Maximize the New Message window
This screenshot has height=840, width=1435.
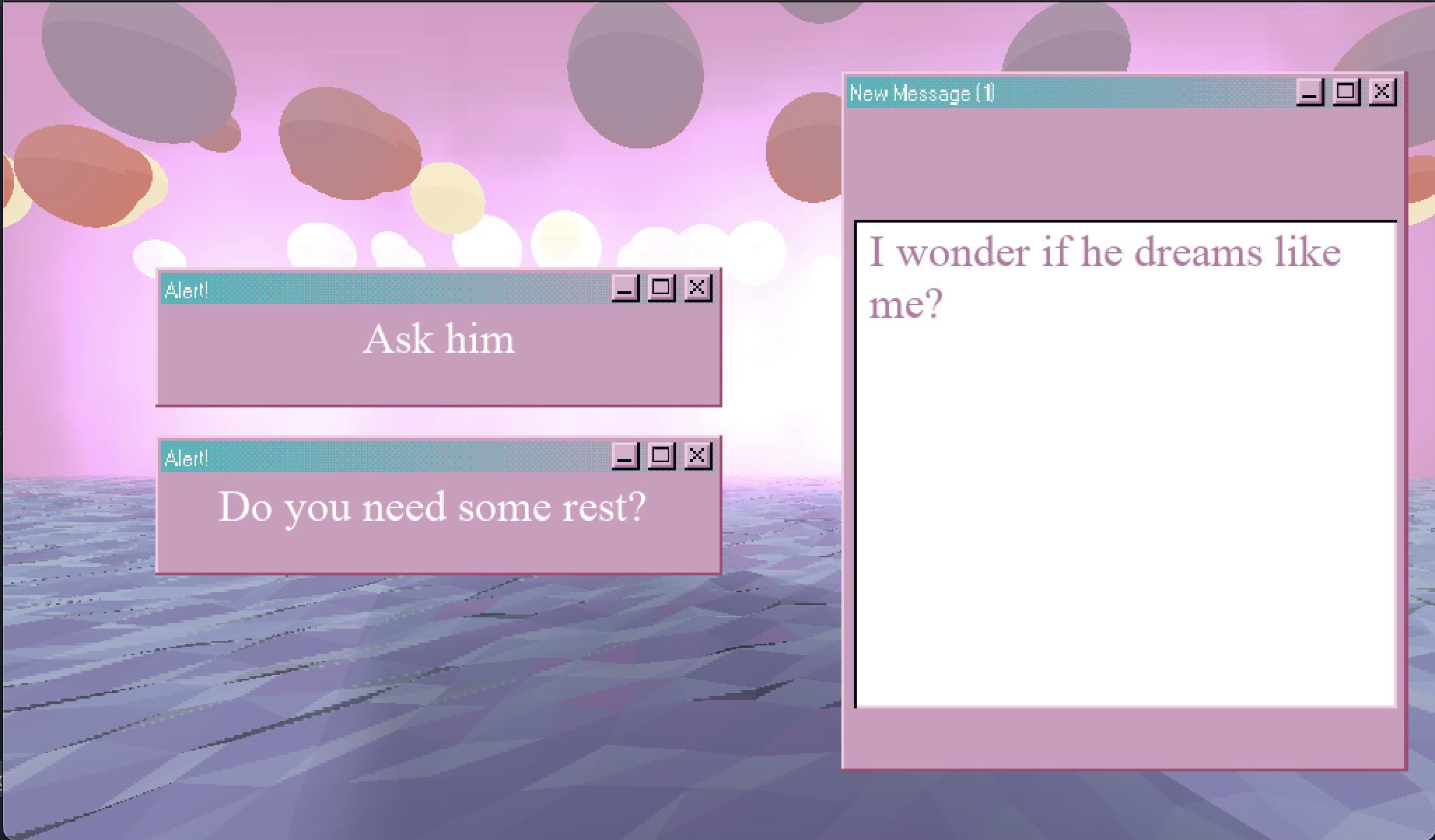pyautogui.click(x=1346, y=91)
